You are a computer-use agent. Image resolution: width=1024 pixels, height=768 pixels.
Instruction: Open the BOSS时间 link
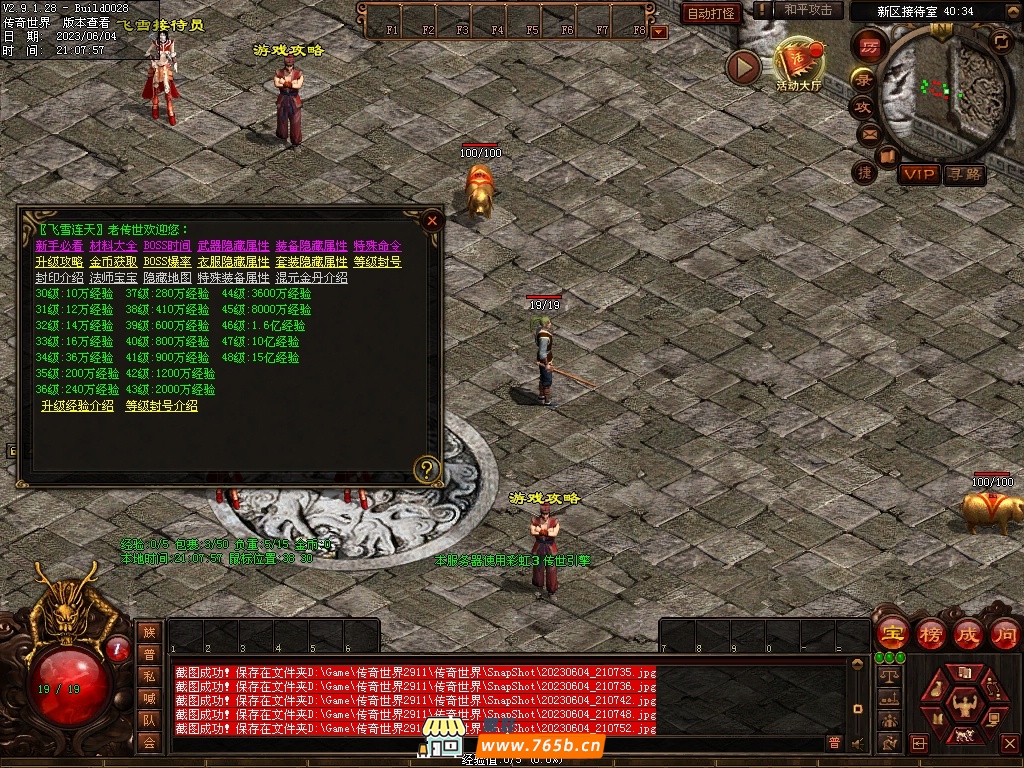pos(167,246)
